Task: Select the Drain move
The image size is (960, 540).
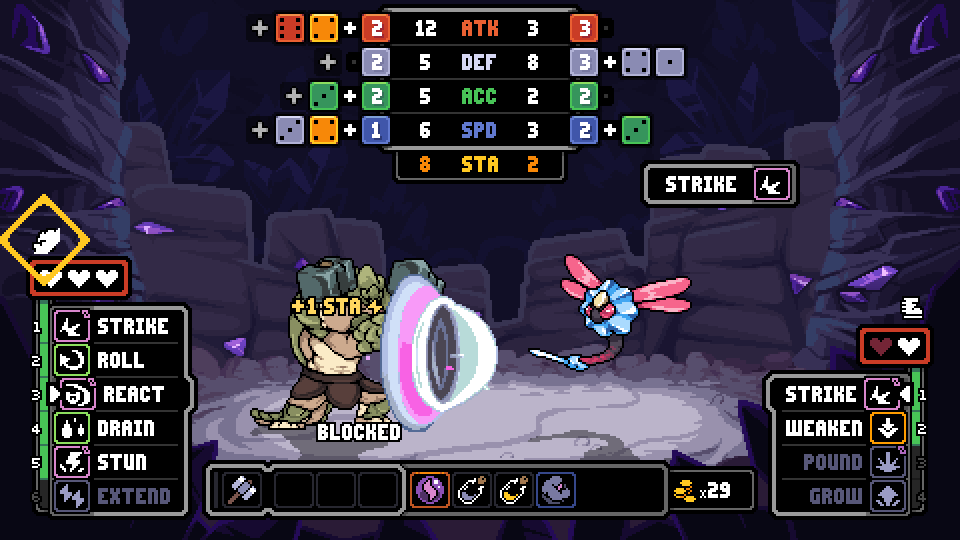Action: (x=118, y=428)
